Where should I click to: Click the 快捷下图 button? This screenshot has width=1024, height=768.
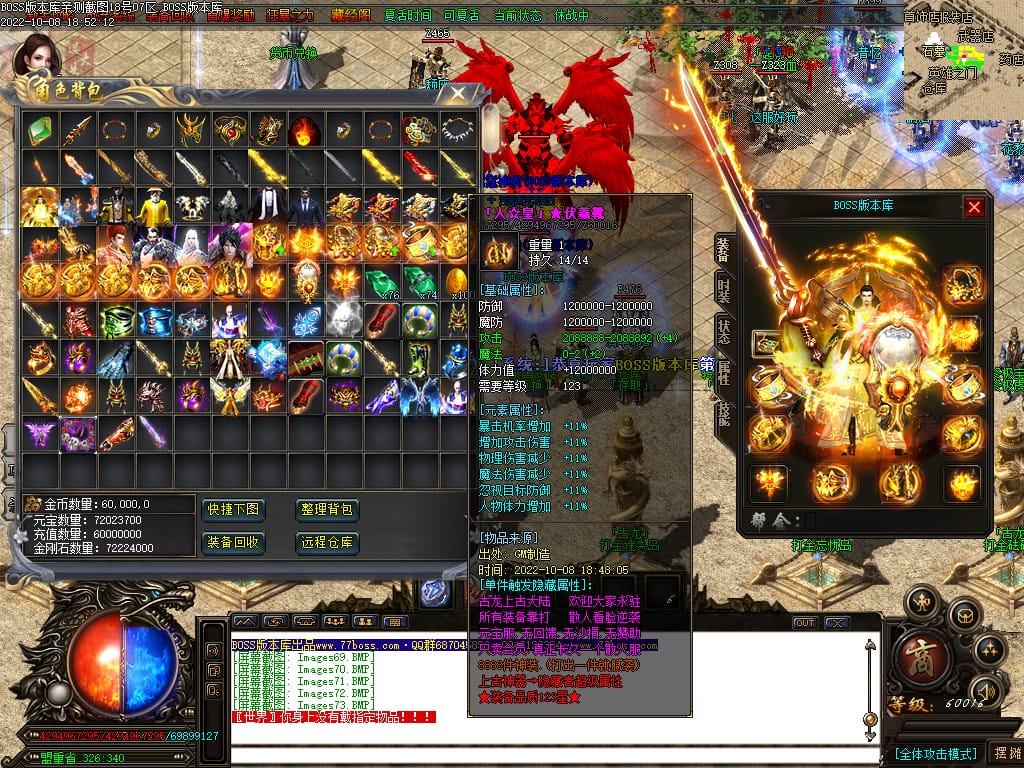232,510
